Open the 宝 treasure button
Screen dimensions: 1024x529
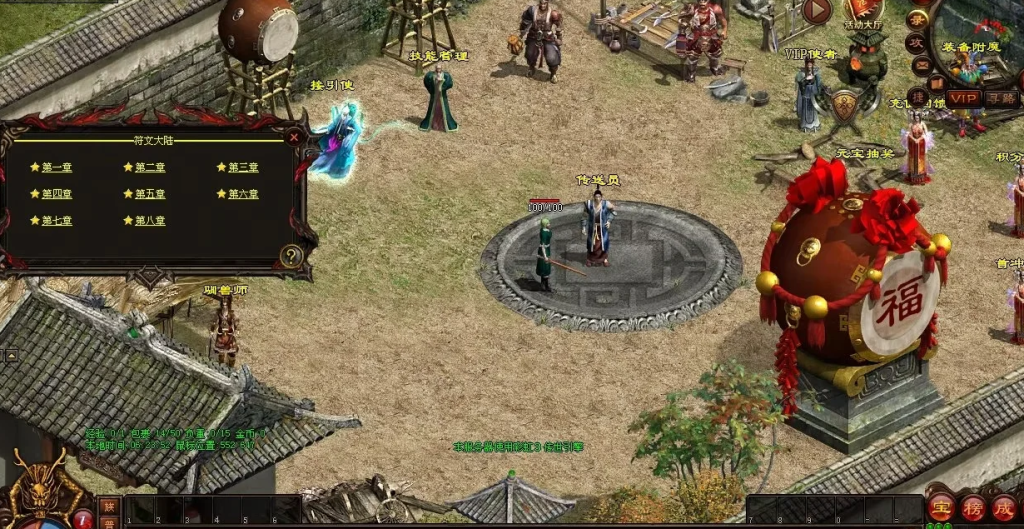(940, 507)
